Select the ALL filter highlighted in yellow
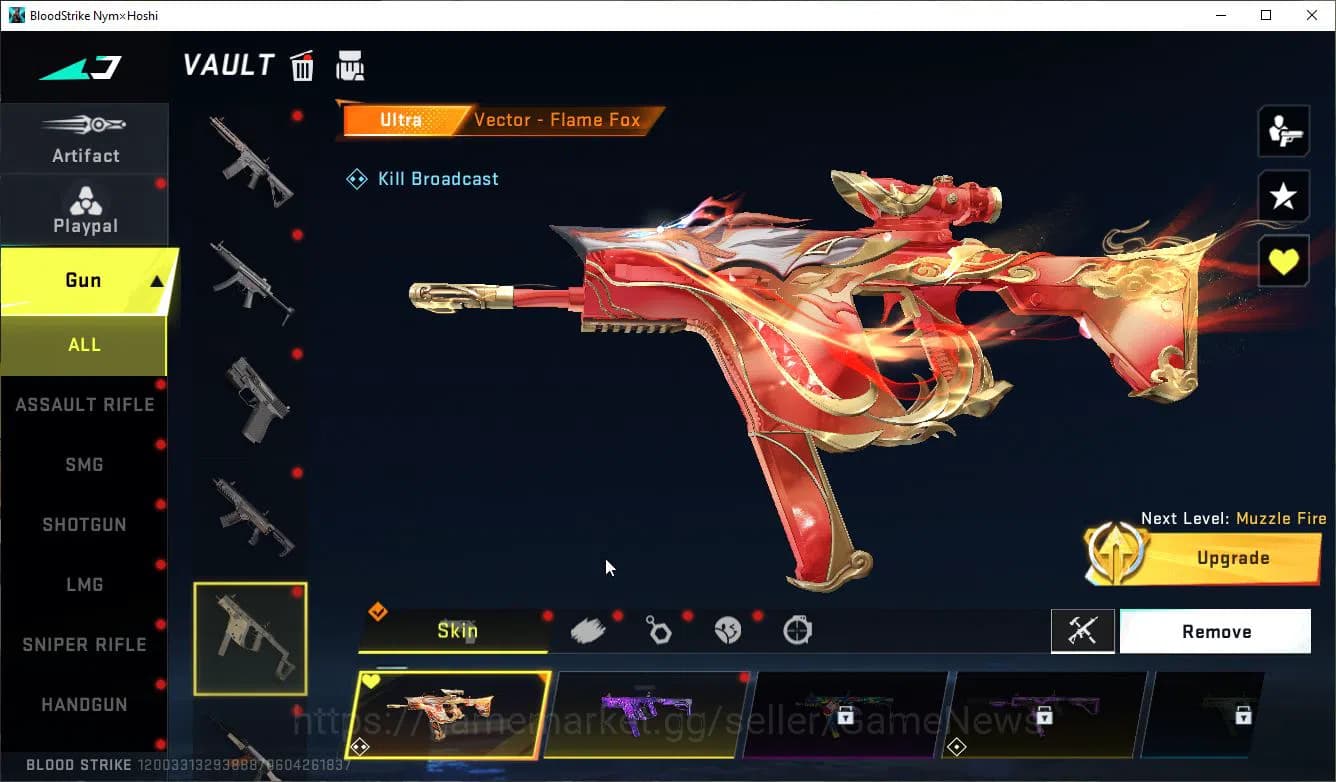1336x782 pixels. pos(84,344)
